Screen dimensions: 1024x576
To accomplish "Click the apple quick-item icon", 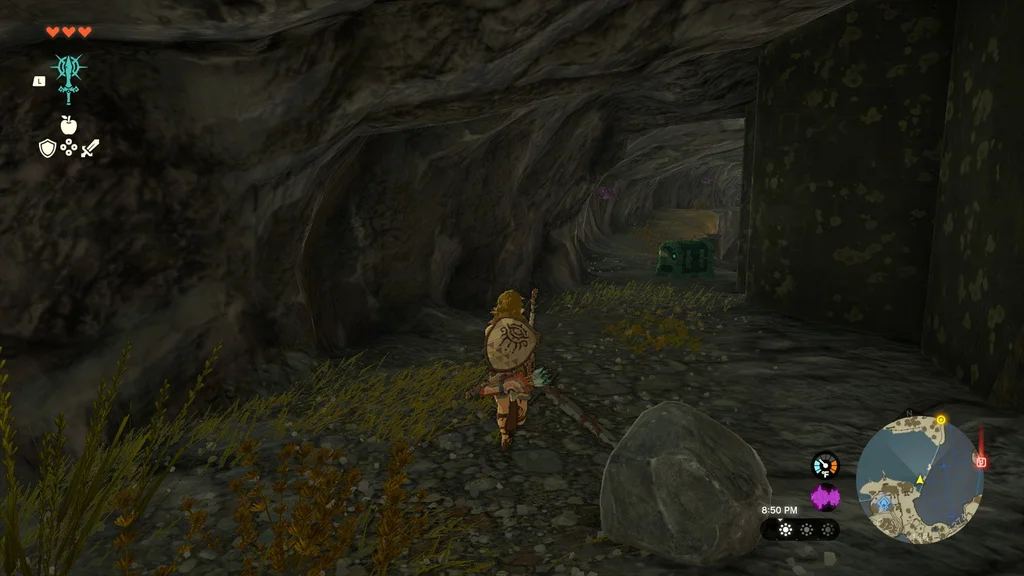I will click(69, 125).
